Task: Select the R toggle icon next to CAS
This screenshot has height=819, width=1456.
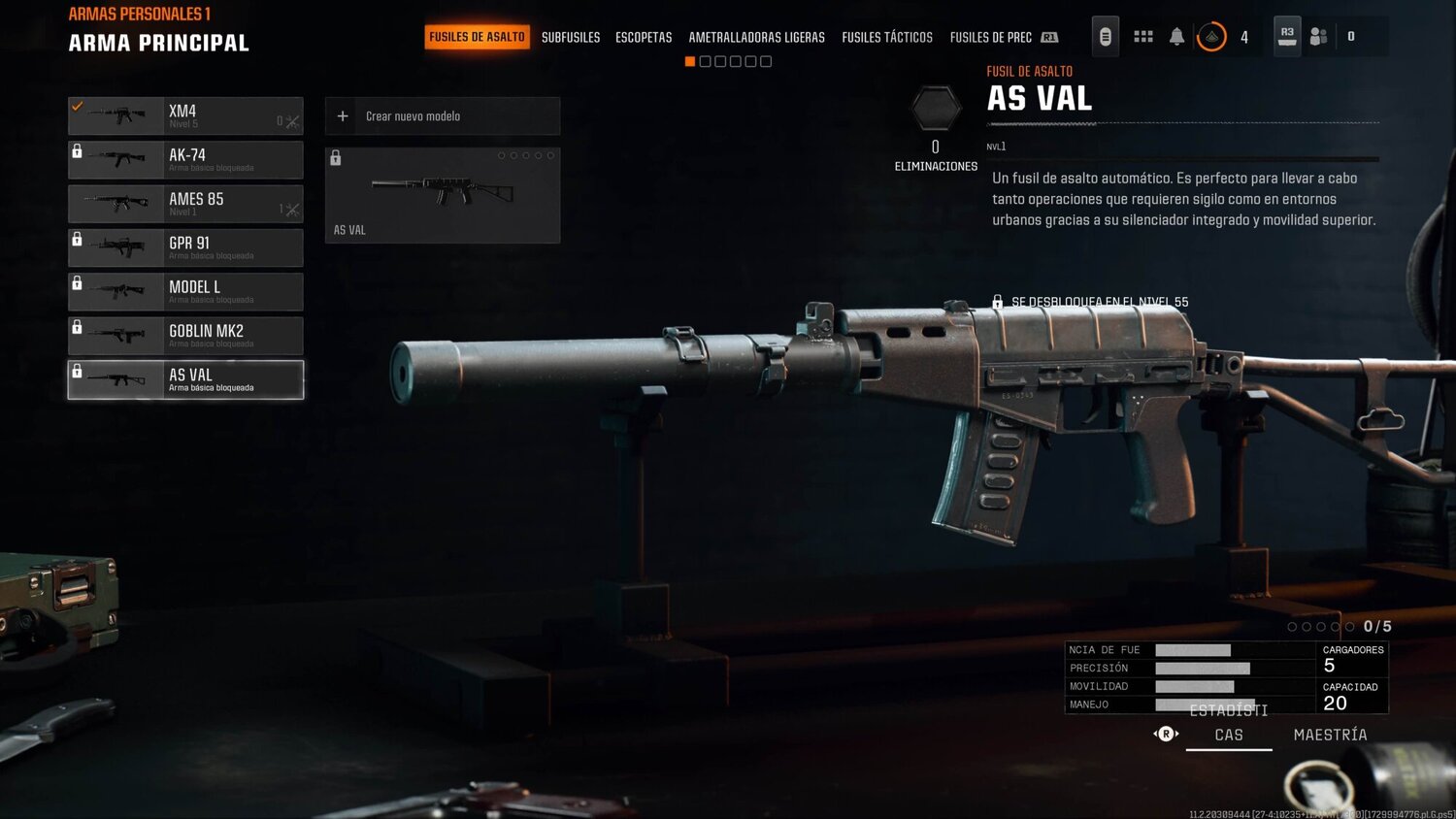Action: [x=1164, y=736]
